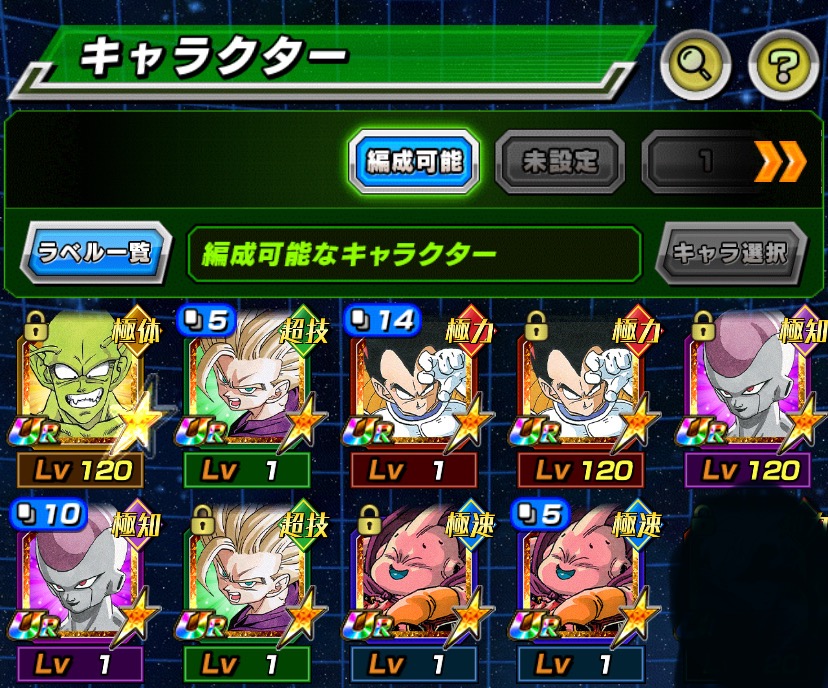This screenshot has height=688, width=828.
Task: Click the orange double-arrow page button
Action: pyautogui.click(x=779, y=160)
